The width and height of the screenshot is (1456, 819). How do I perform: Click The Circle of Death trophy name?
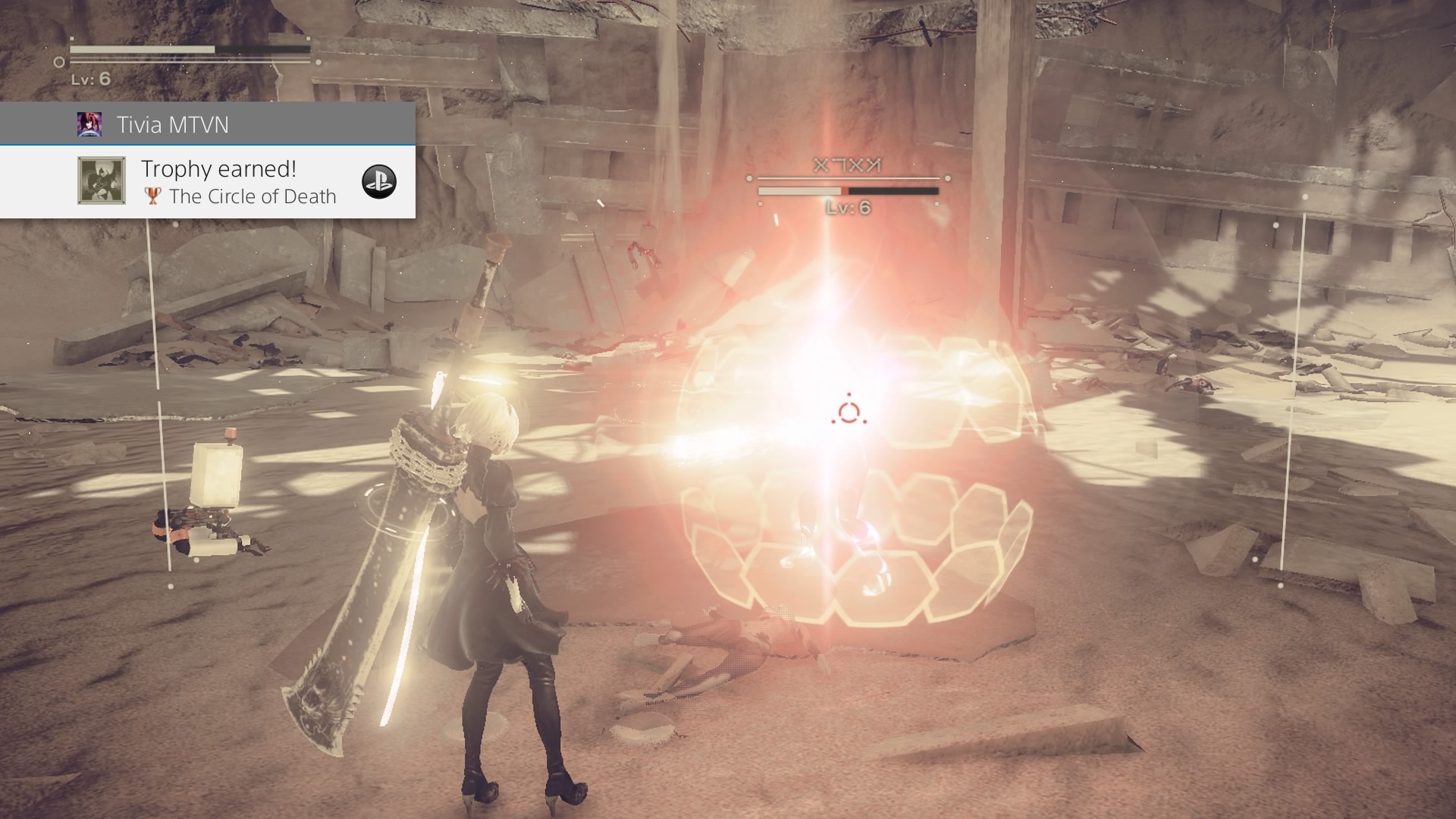point(253,196)
